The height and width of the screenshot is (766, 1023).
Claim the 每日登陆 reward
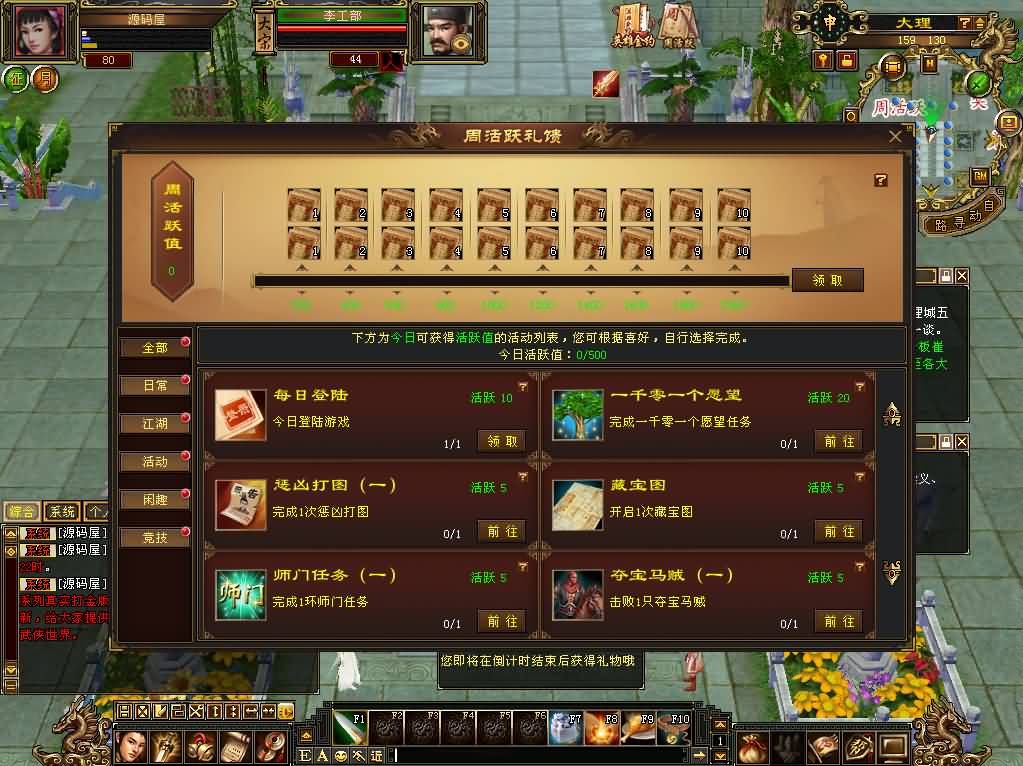tap(502, 441)
